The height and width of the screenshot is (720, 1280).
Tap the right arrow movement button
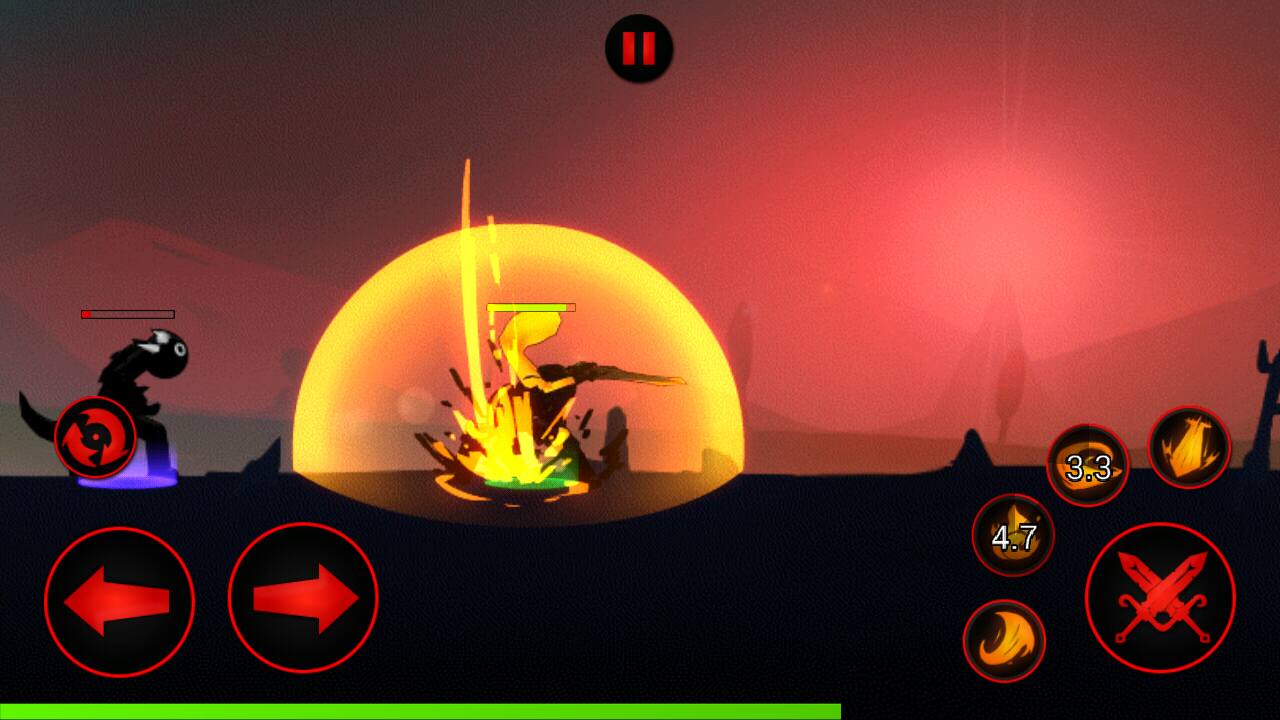click(303, 599)
